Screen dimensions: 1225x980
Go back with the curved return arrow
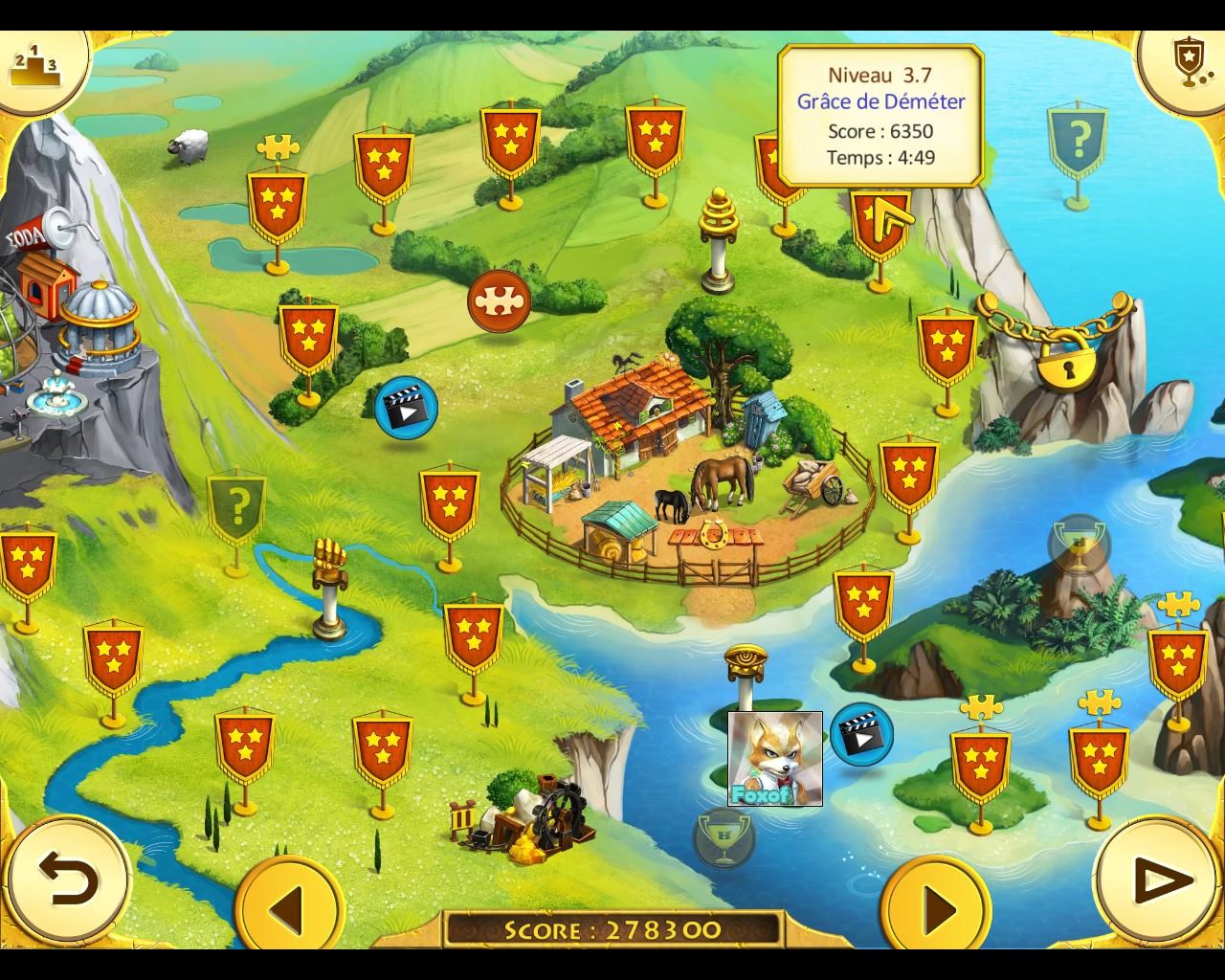67,880
